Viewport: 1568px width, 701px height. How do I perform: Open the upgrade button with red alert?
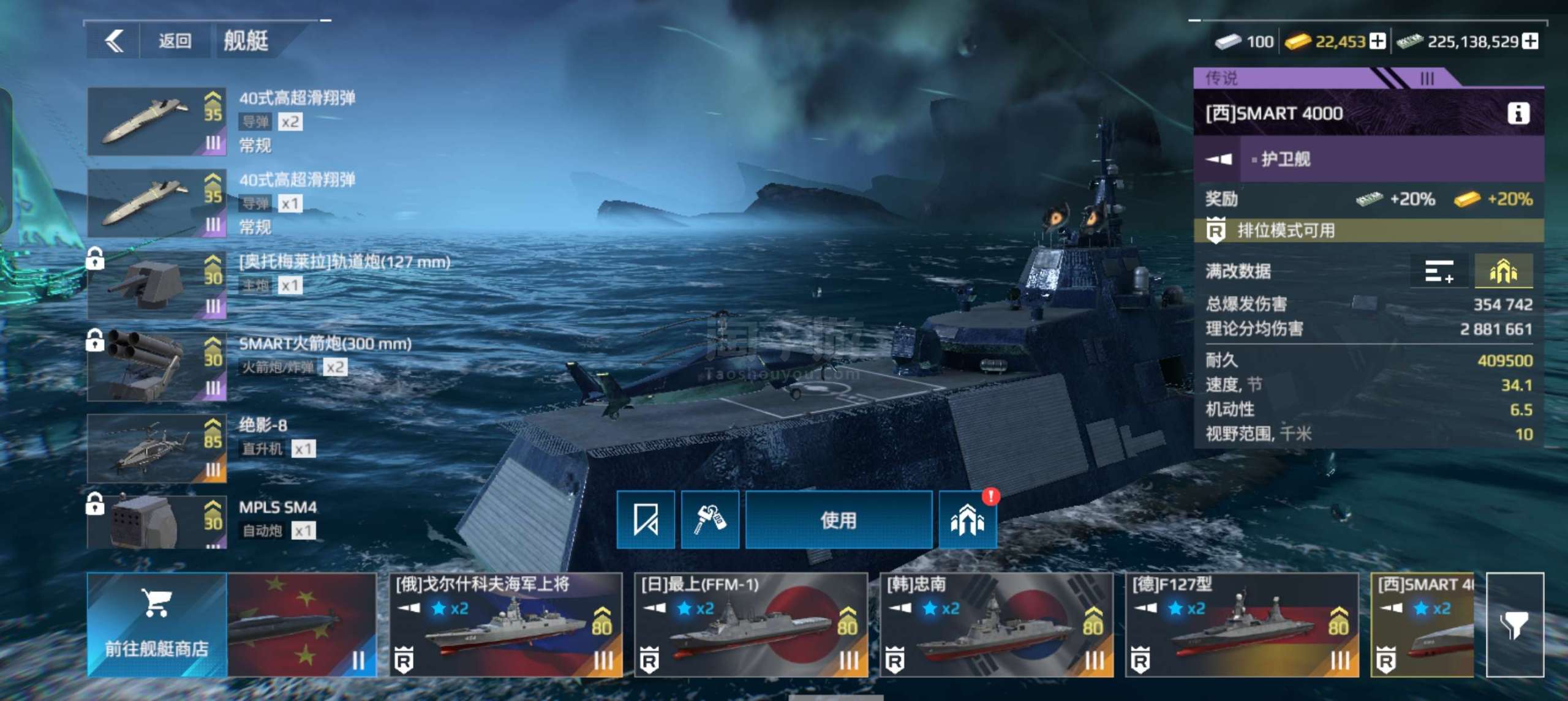pyautogui.click(x=967, y=520)
